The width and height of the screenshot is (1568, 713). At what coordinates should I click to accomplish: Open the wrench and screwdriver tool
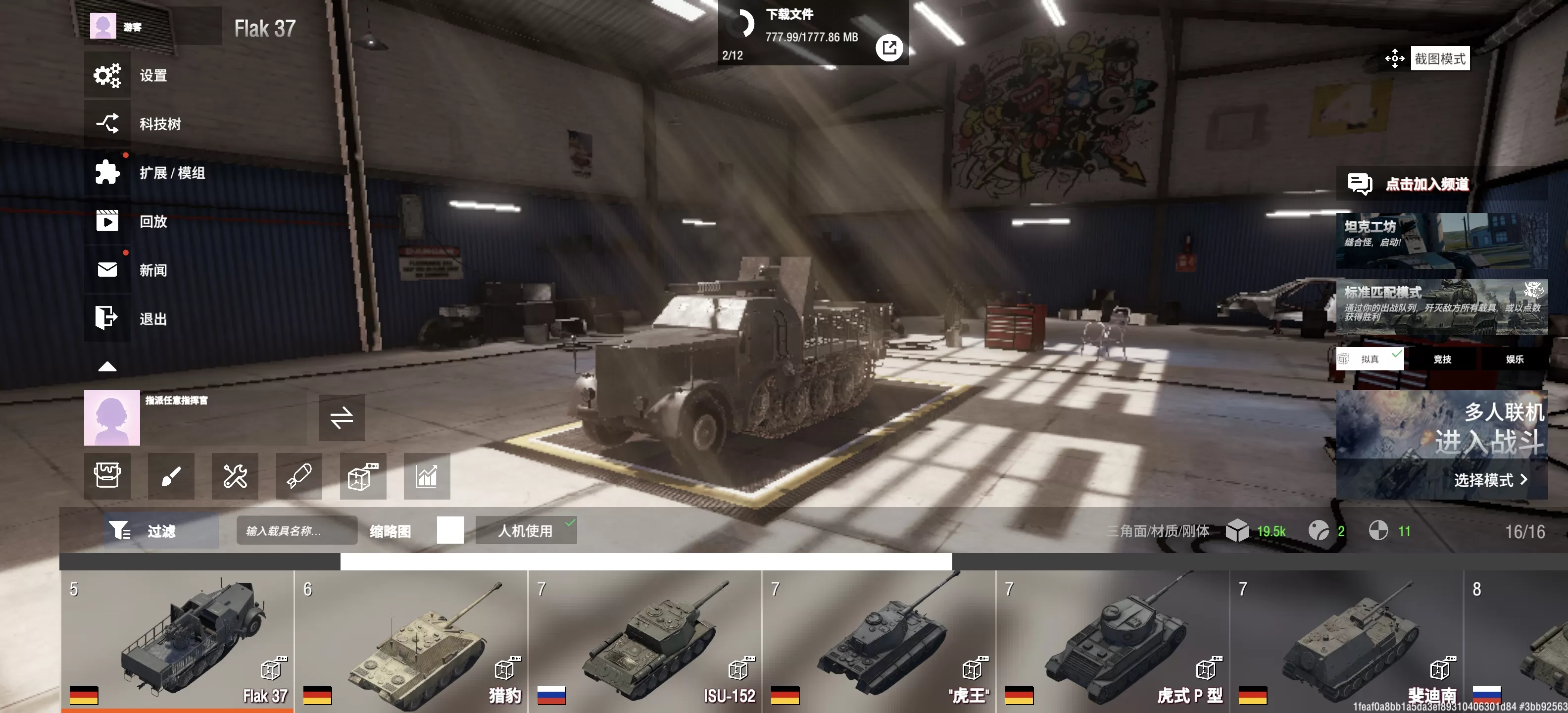pos(235,476)
